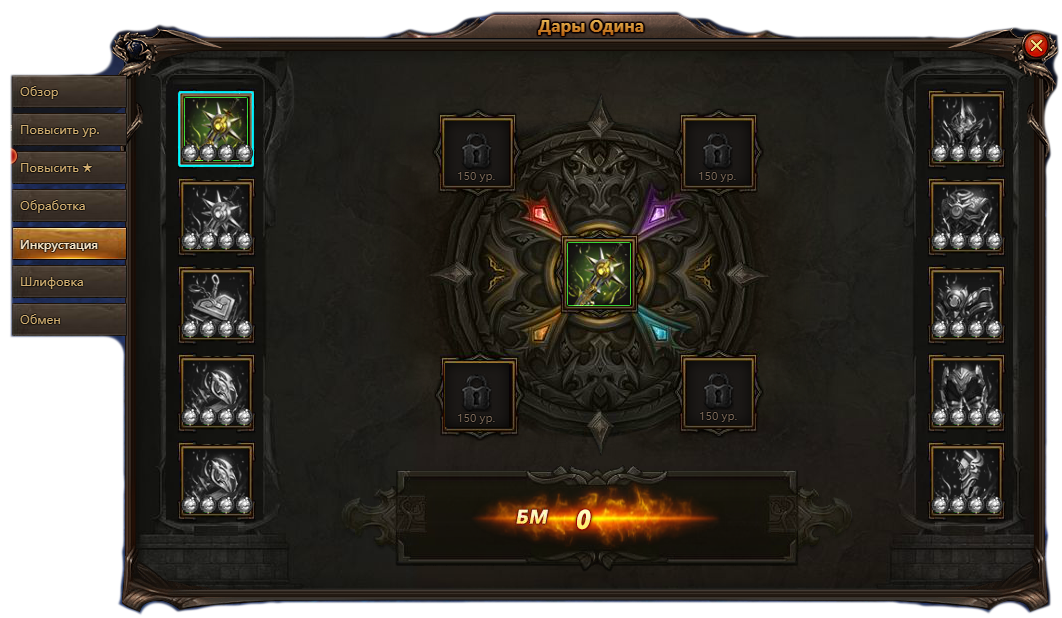
Task: Close the Дары Одина window
Action: 1035,46
